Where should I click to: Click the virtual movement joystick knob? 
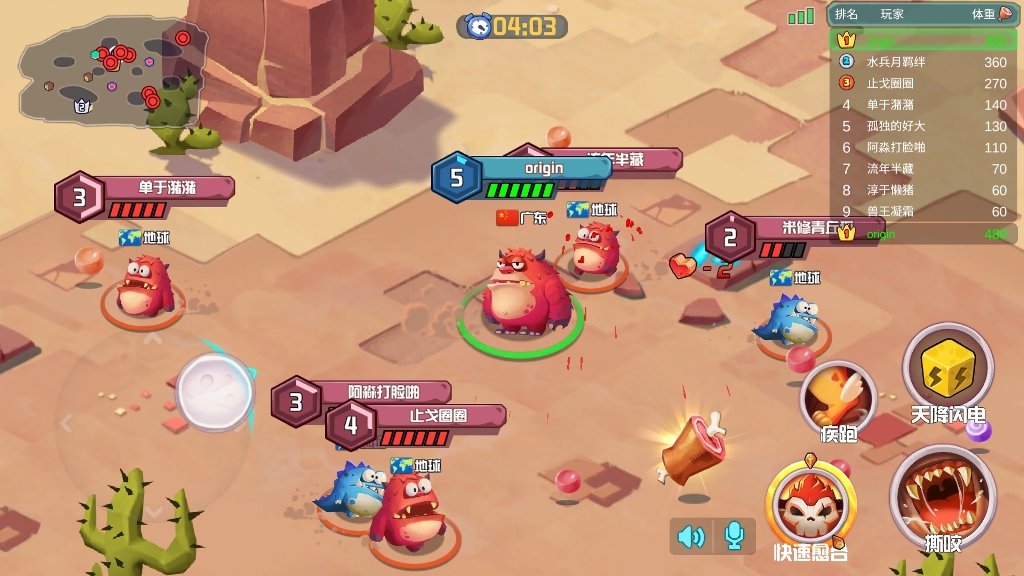point(214,391)
